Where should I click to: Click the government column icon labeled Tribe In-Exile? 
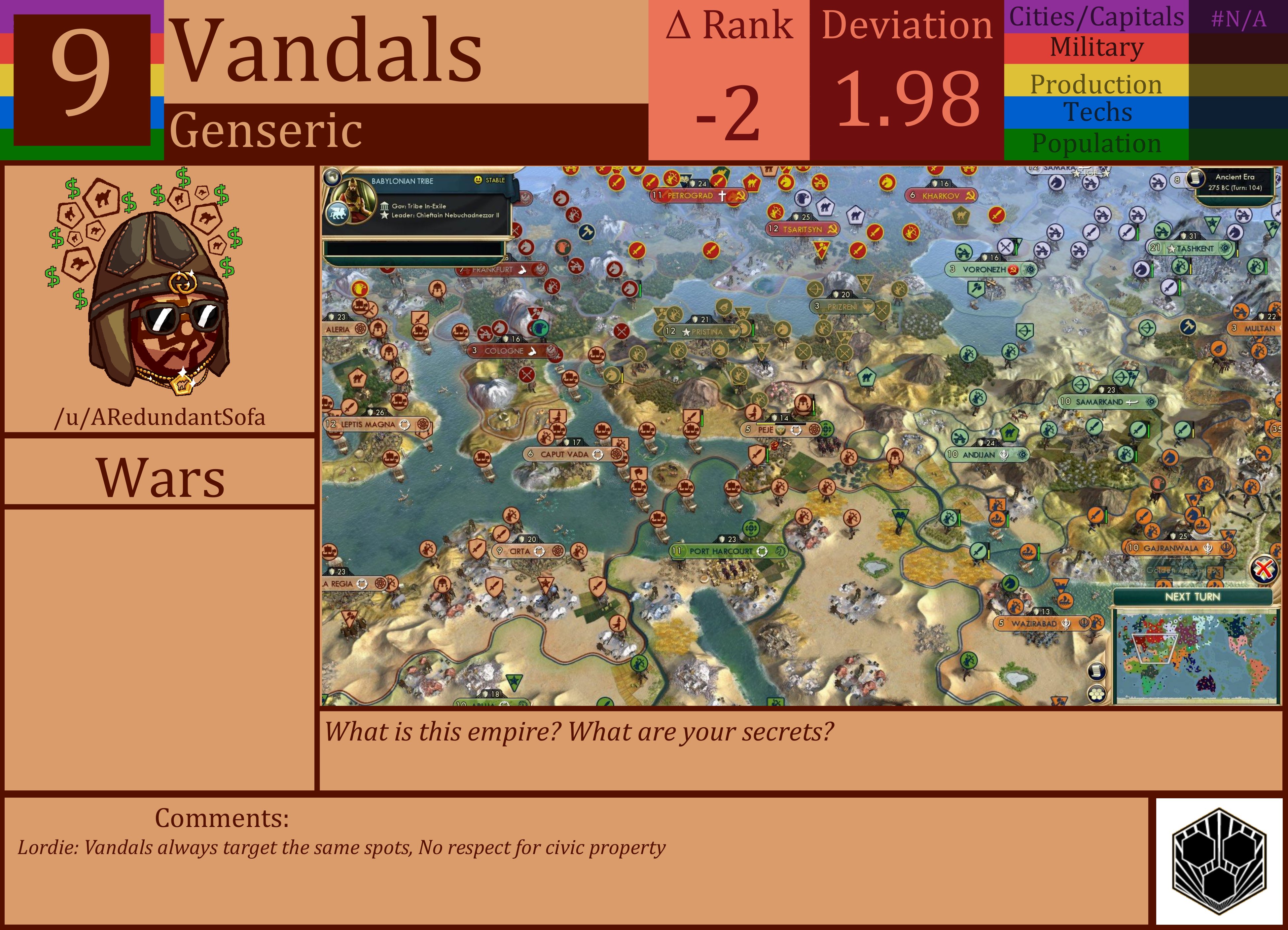(x=385, y=207)
